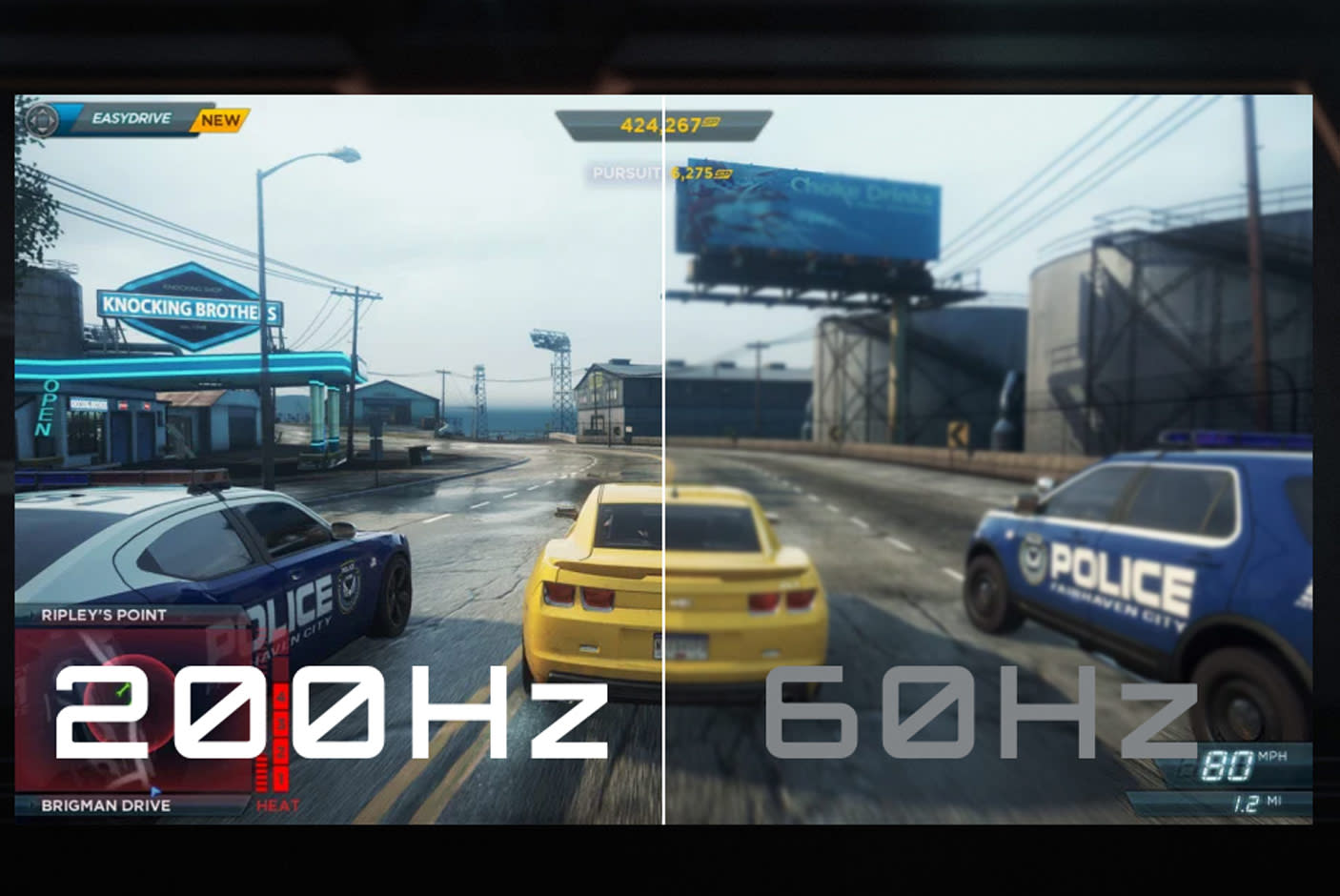Image resolution: width=1340 pixels, height=896 pixels.
Task: Click the speed currency icon after 424,267
Action: tap(712, 123)
